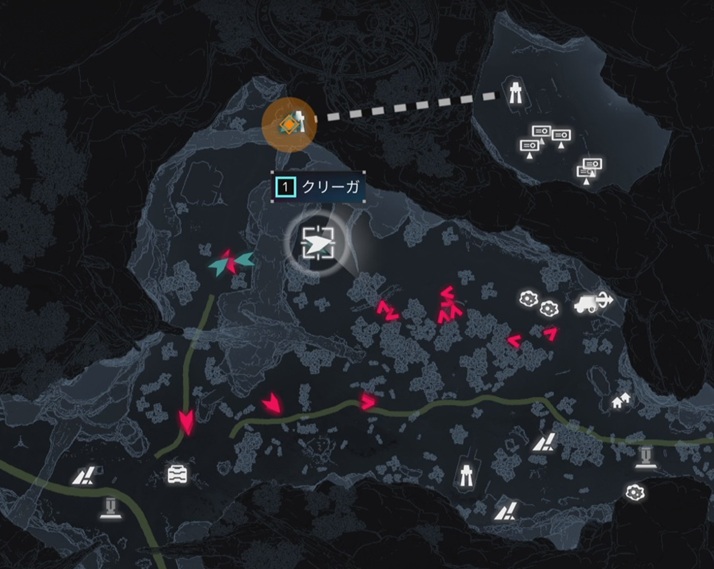Image resolution: width=714 pixels, height=569 pixels.
Task: Select the player position arrow icon
Action: 319,241
